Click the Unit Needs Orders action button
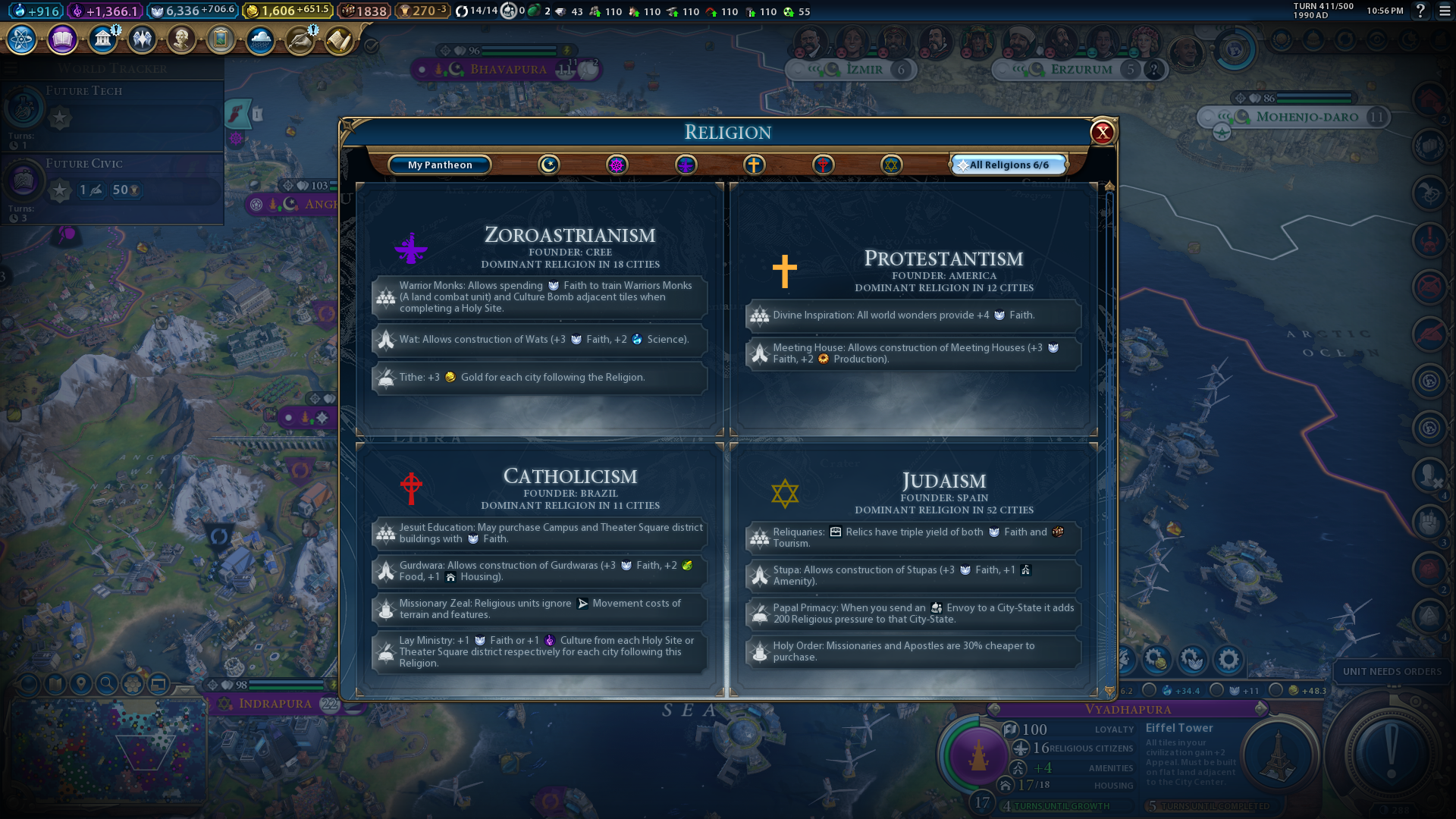The width and height of the screenshot is (1456, 819). [1390, 751]
